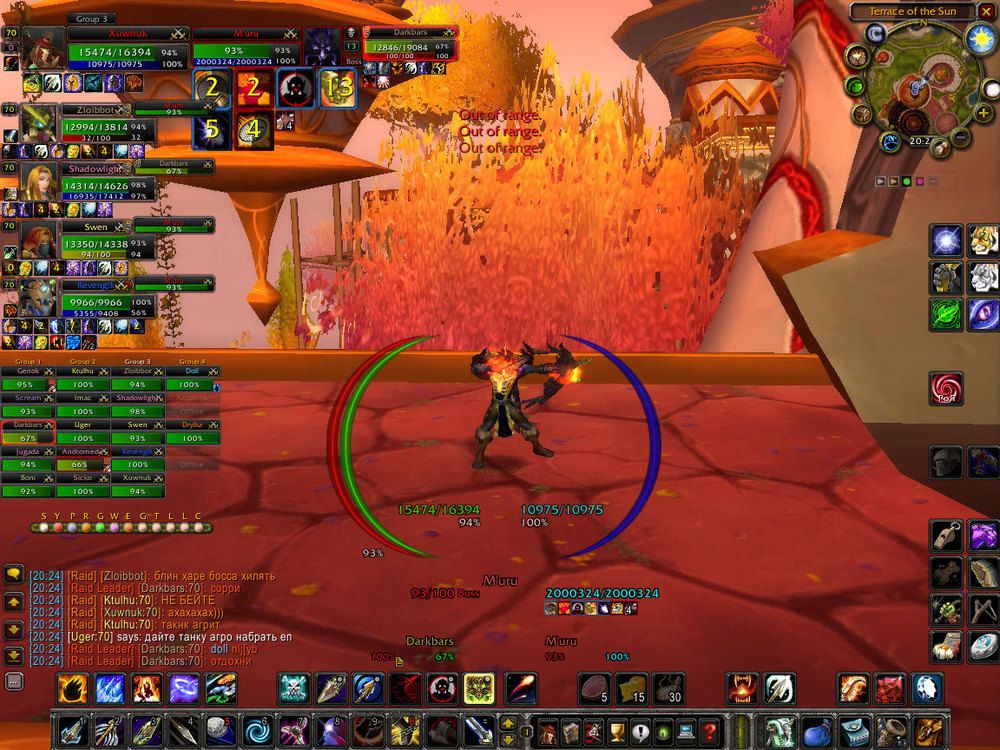Toggle the day-night sun indicator
1000x750 pixels.
click(x=980, y=38)
